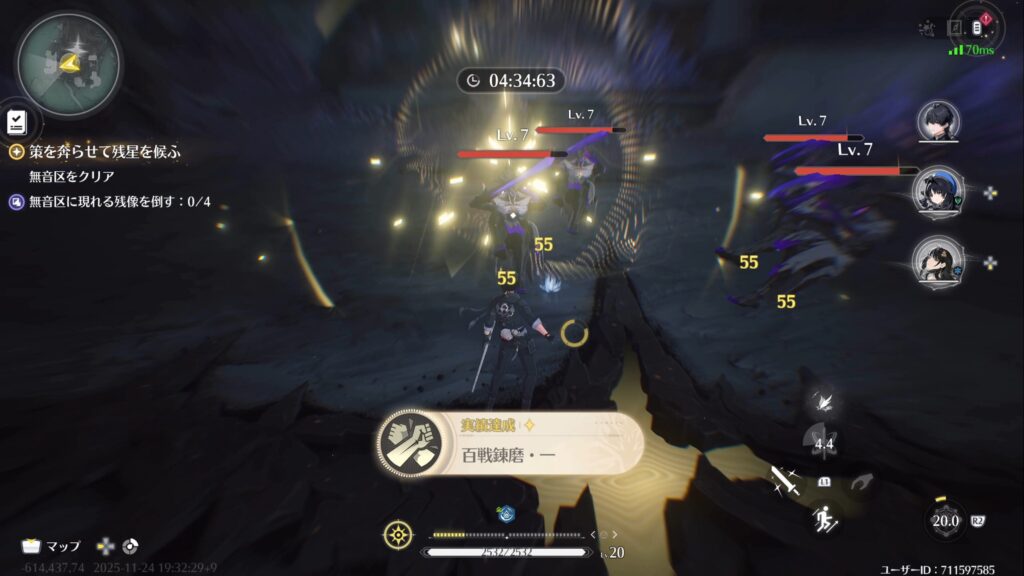This screenshot has width=1024, height=576.
Task: Use the grabbing hand utility icon
Action: [861, 482]
